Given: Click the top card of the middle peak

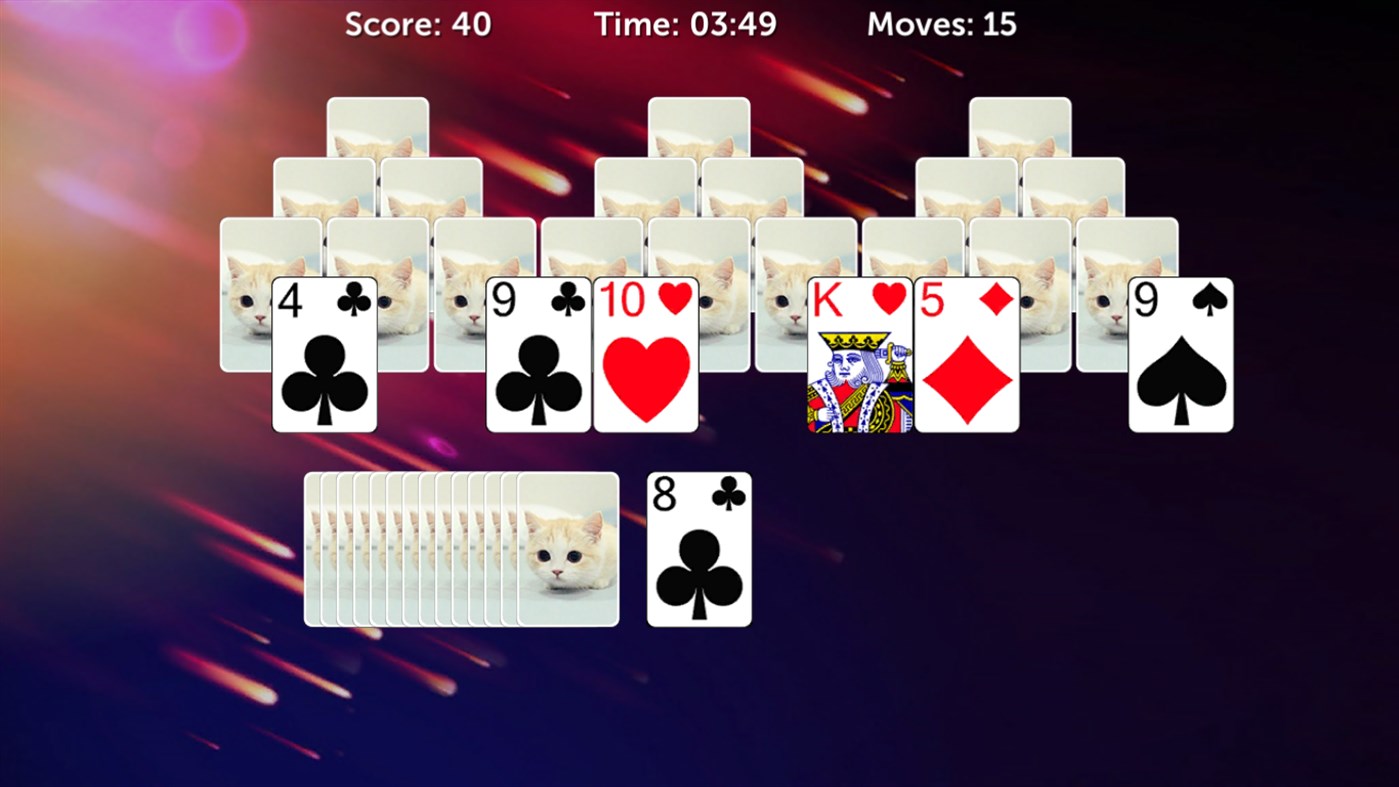Looking at the screenshot, I should (697, 125).
